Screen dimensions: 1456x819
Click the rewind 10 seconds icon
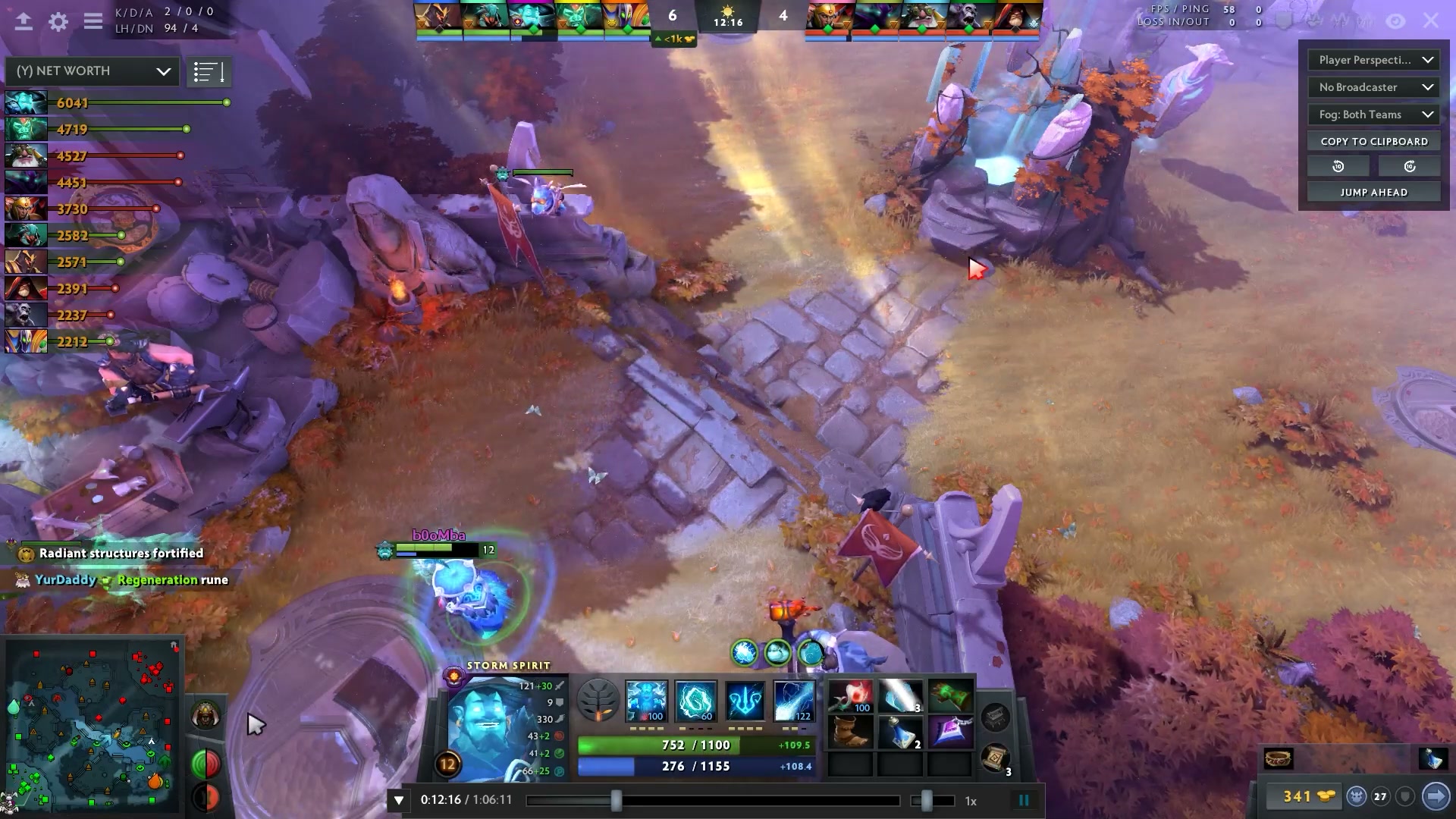(x=1338, y=165)
